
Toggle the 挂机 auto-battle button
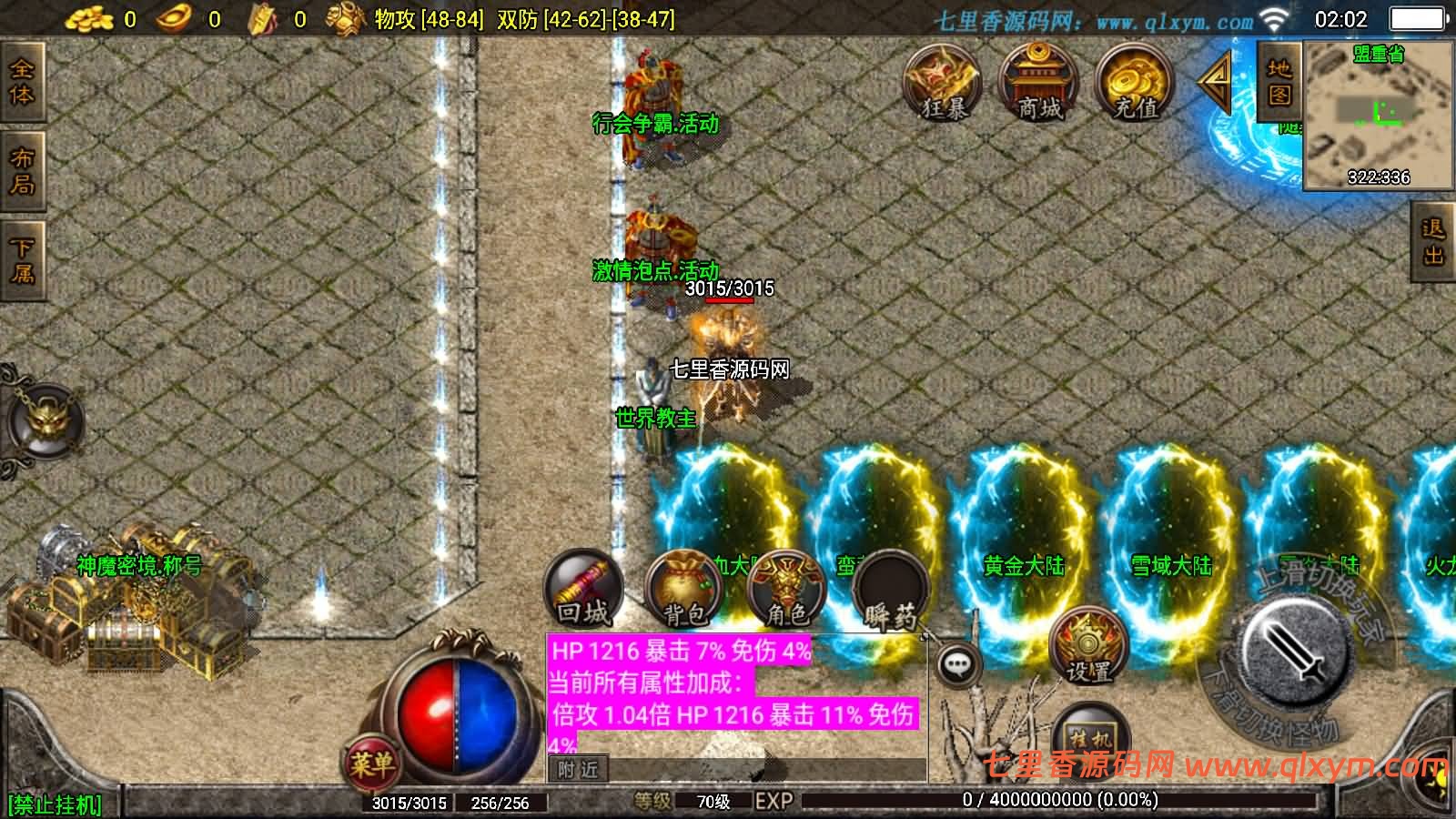coord(1090,739)
